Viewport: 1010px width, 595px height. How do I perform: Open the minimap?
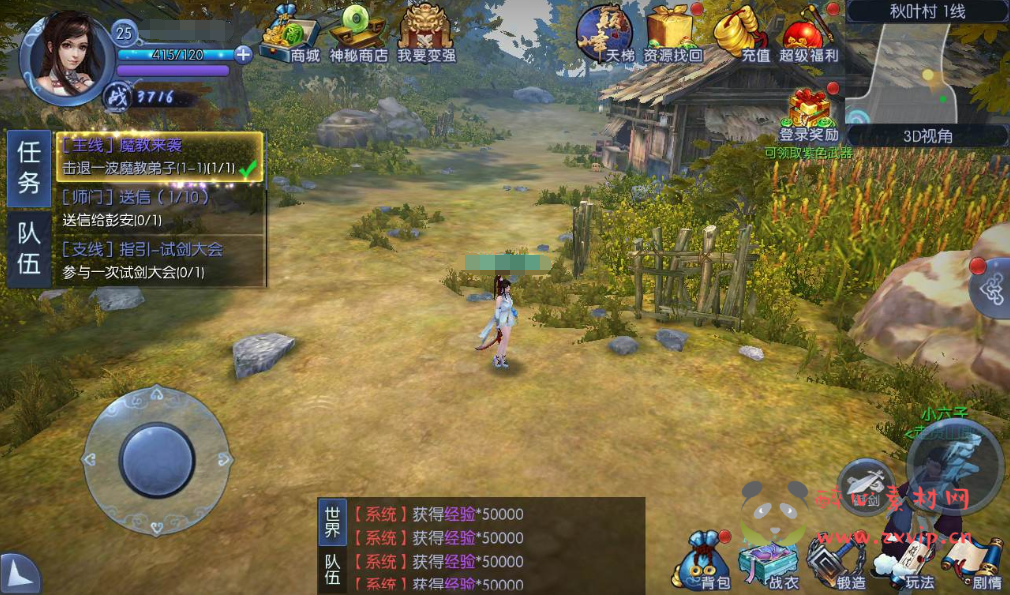tap(925, 72)
